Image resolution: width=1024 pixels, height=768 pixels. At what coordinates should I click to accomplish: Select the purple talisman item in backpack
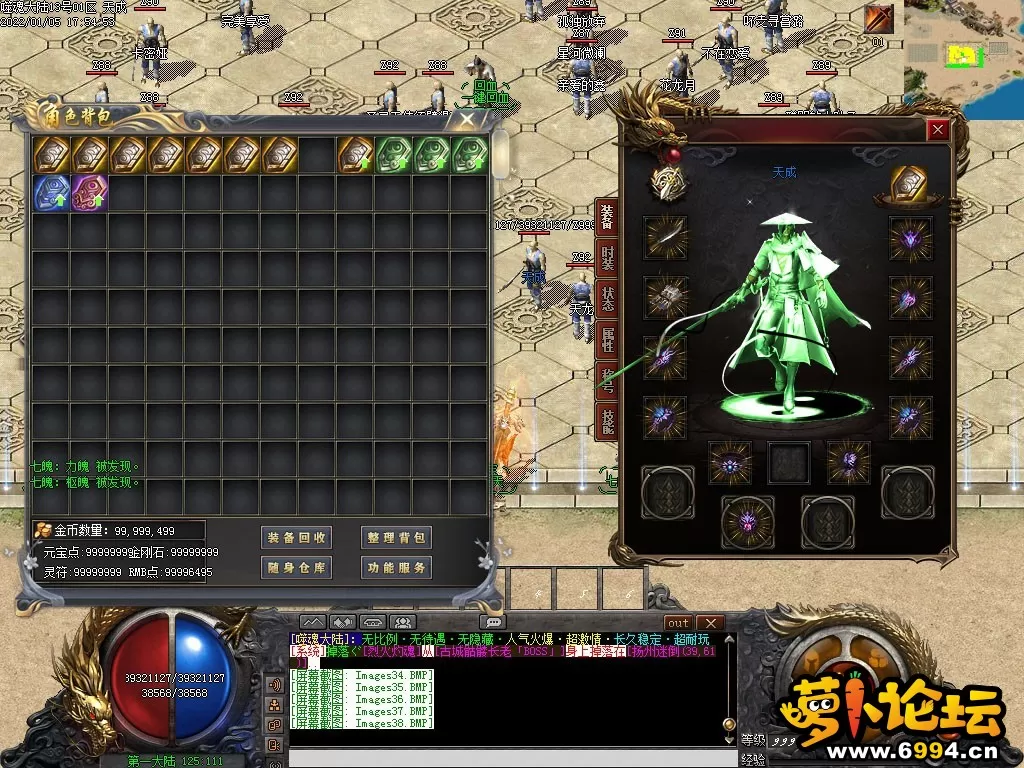coord(89,193)
